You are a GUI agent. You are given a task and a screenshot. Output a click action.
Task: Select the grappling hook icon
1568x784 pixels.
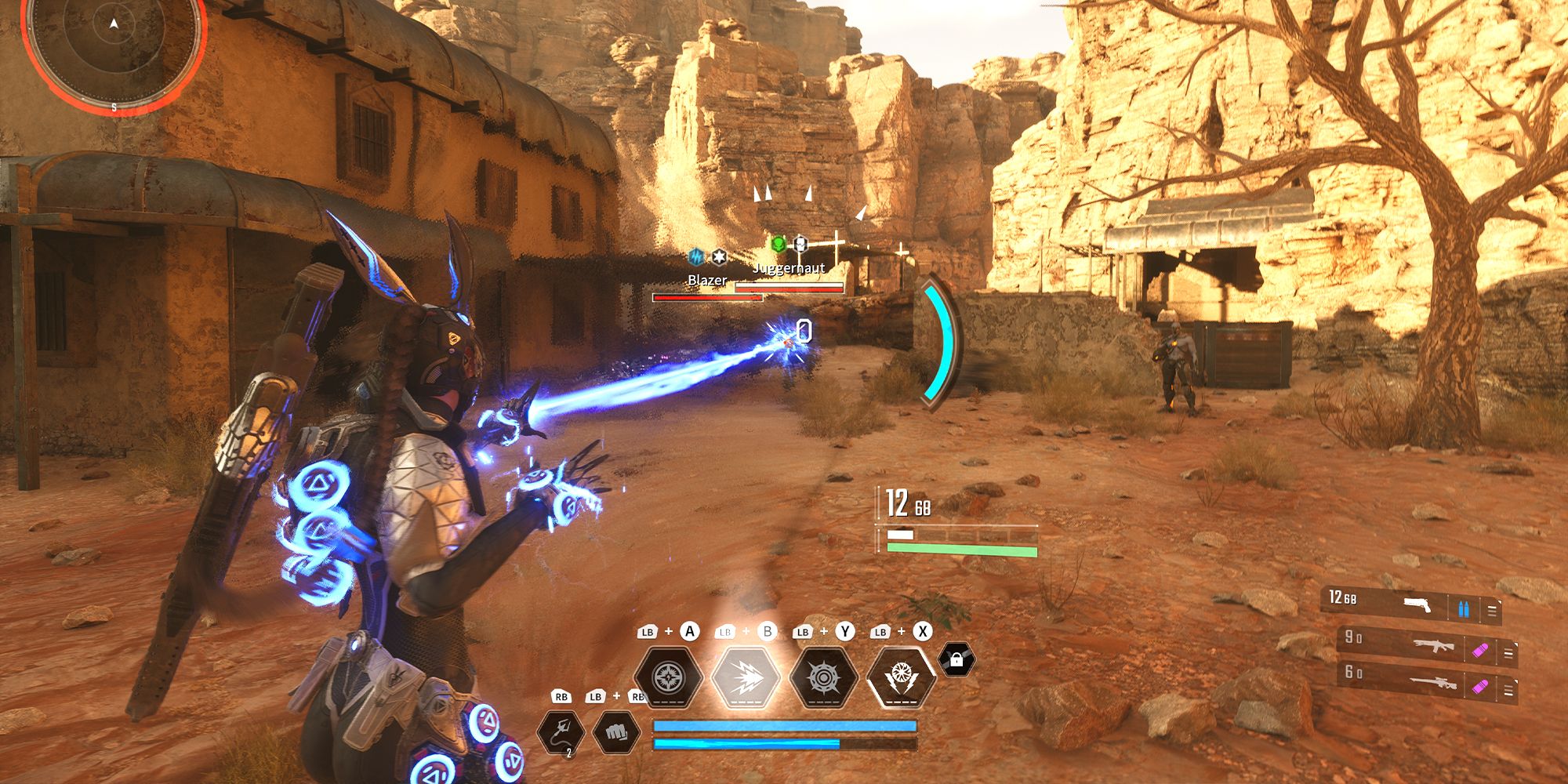(561, 732)
